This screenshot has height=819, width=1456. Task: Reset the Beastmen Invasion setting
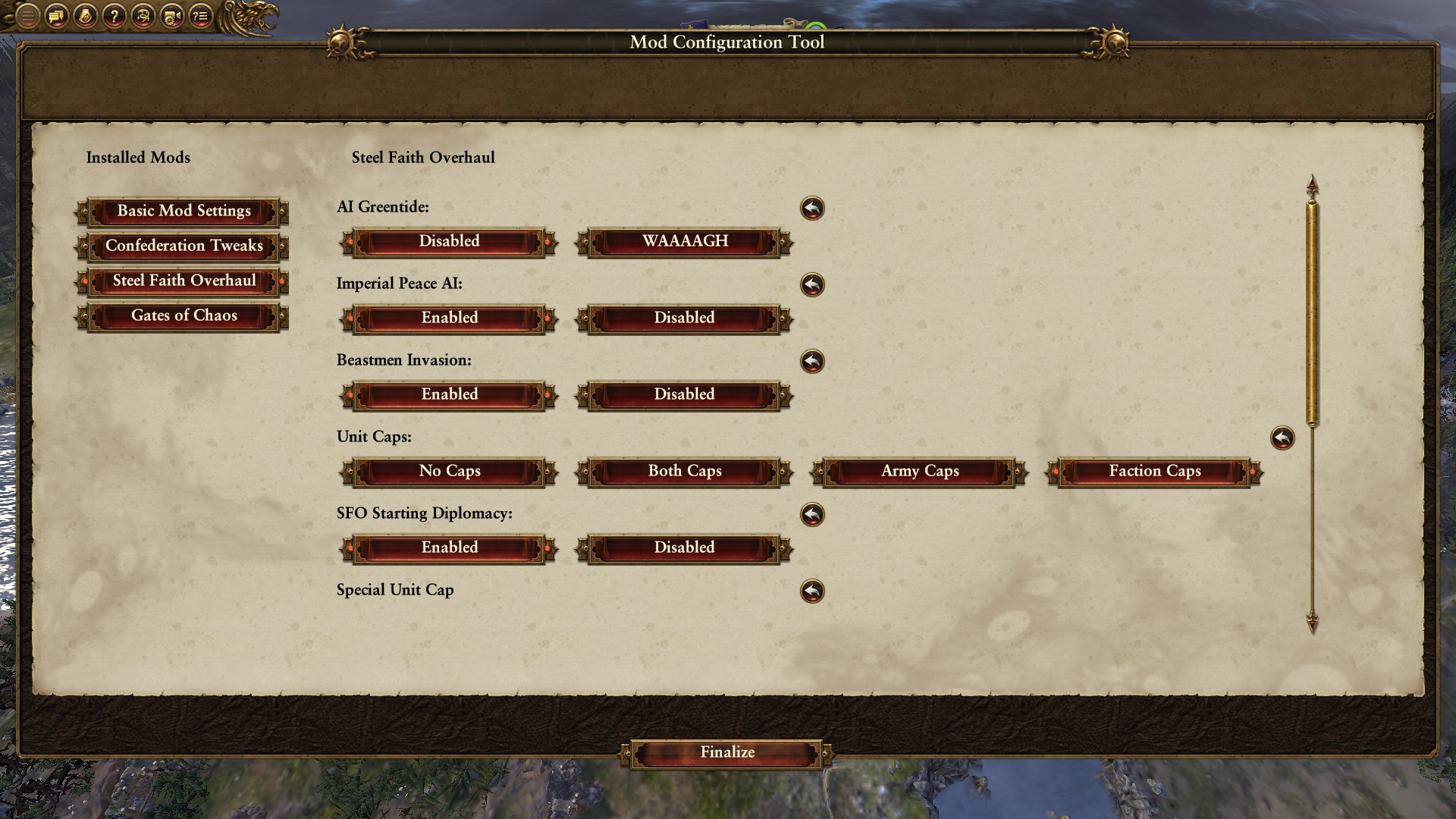(x=812, y=362)
